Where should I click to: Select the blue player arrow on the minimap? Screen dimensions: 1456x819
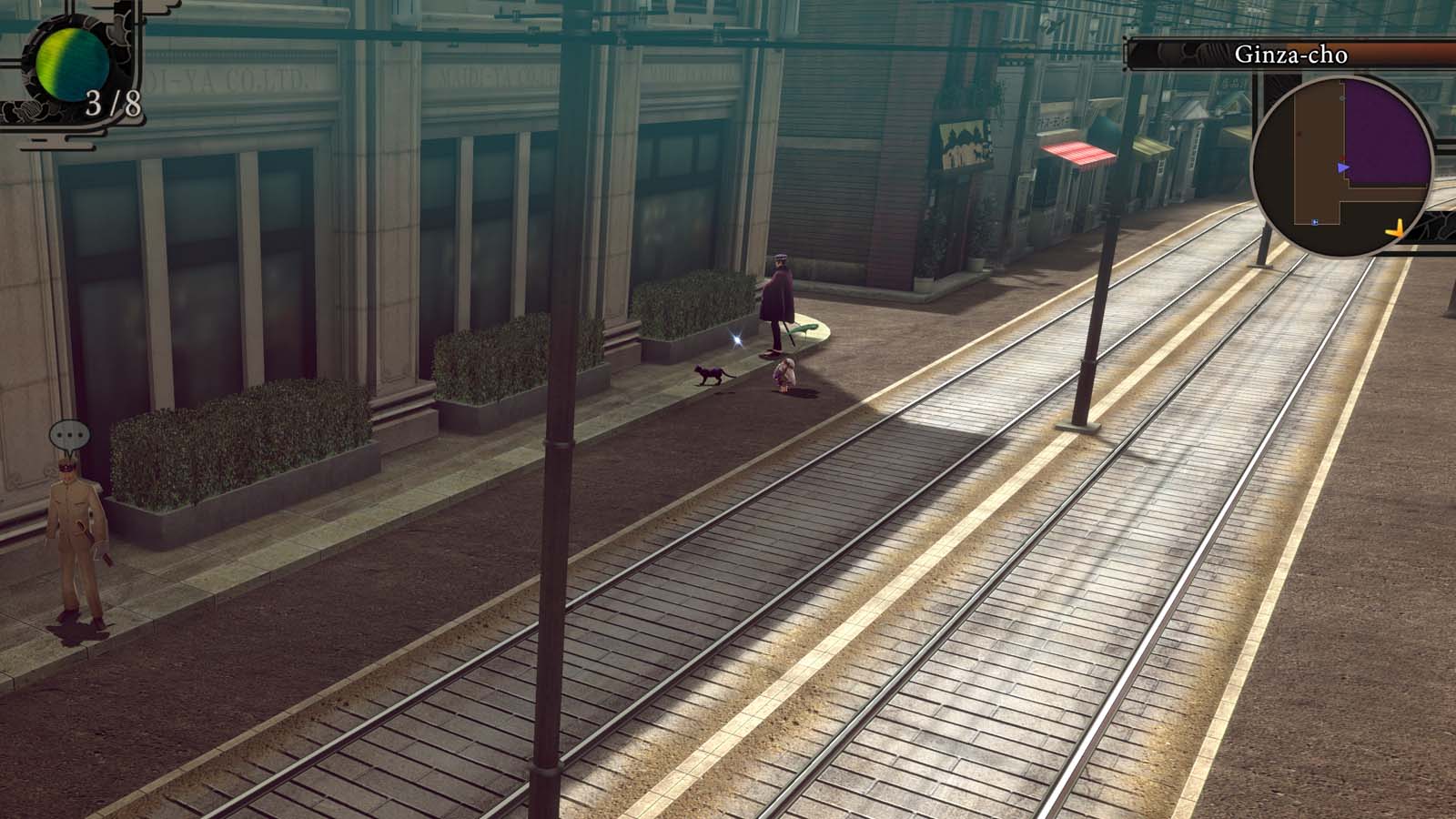tap(1345, 167)
